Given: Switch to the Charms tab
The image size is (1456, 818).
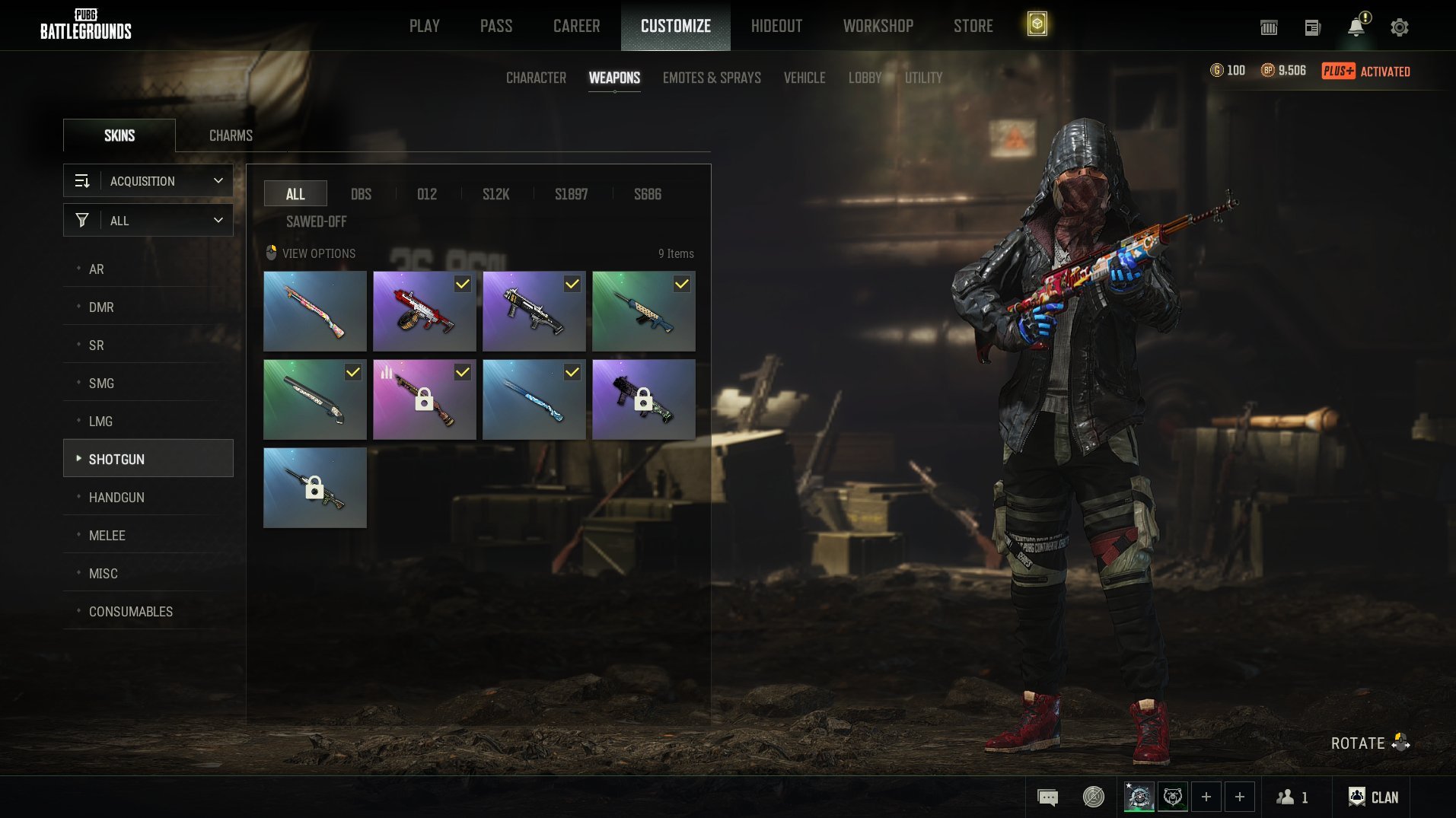Looking at the screenshot, I should click(231, 135).
